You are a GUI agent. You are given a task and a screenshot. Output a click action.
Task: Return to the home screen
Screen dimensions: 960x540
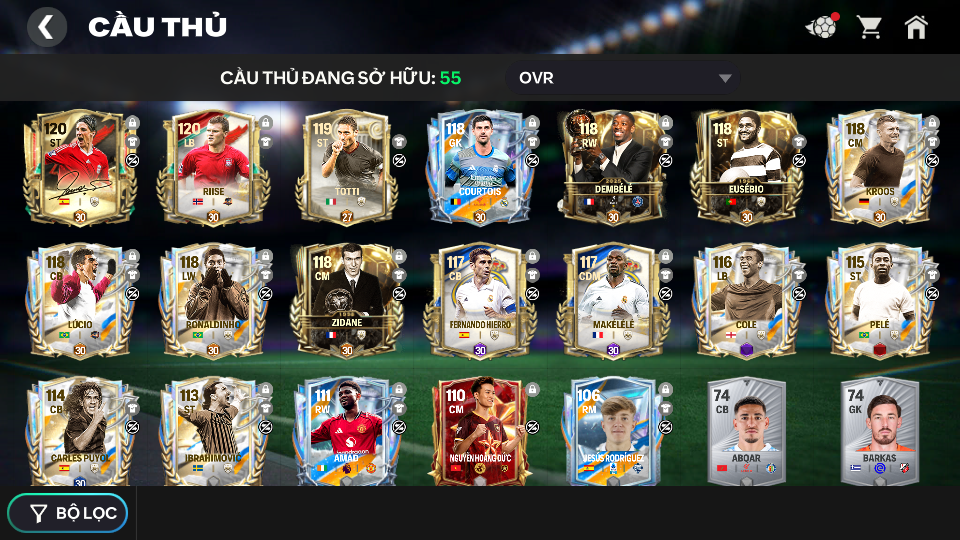point(916,27)
